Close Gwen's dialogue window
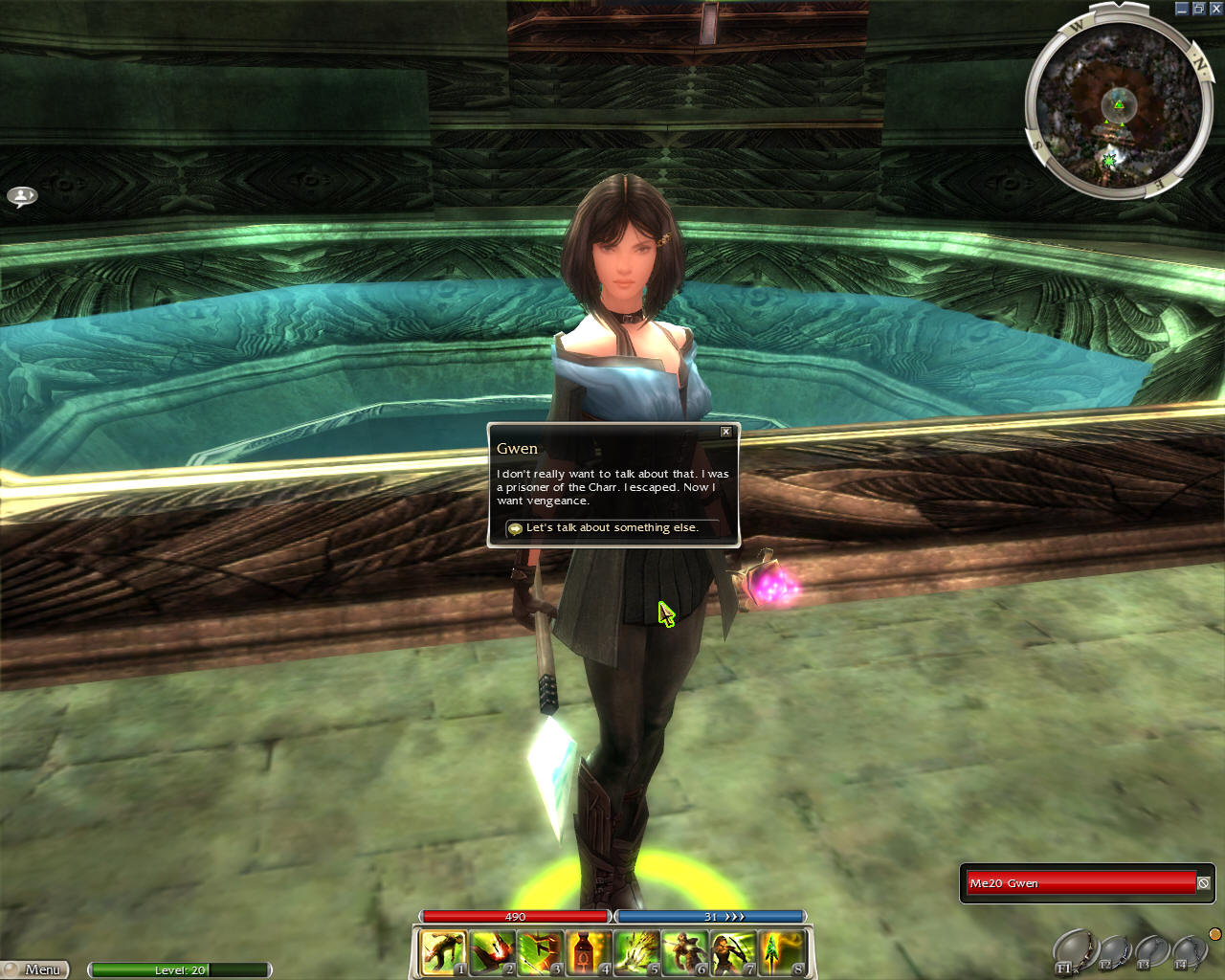1225x980 pixels. click(x=725, y=432)
